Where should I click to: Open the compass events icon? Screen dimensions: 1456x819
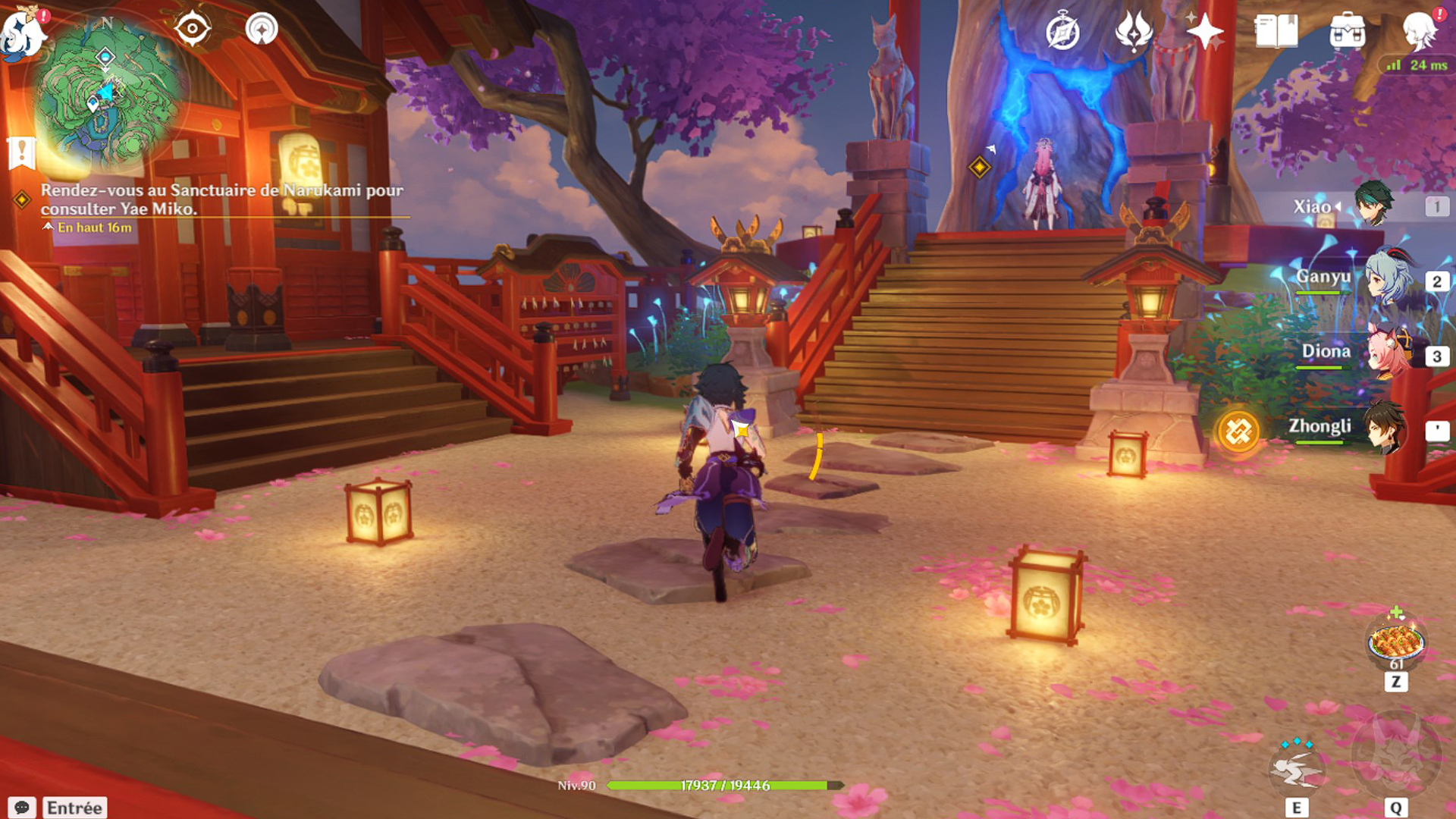click(1062, 32)
